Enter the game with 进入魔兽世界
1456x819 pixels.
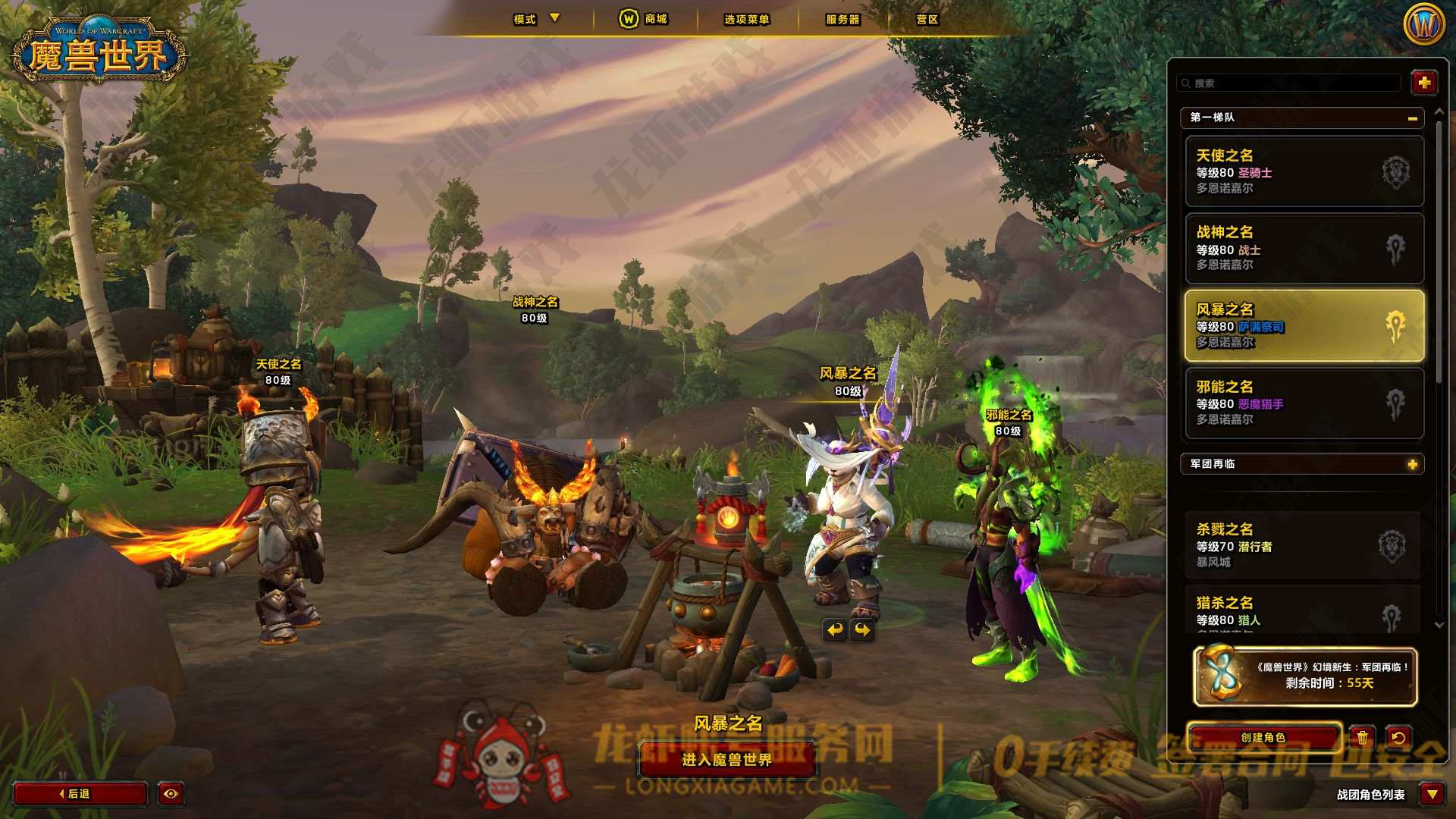tap(726, 759)
